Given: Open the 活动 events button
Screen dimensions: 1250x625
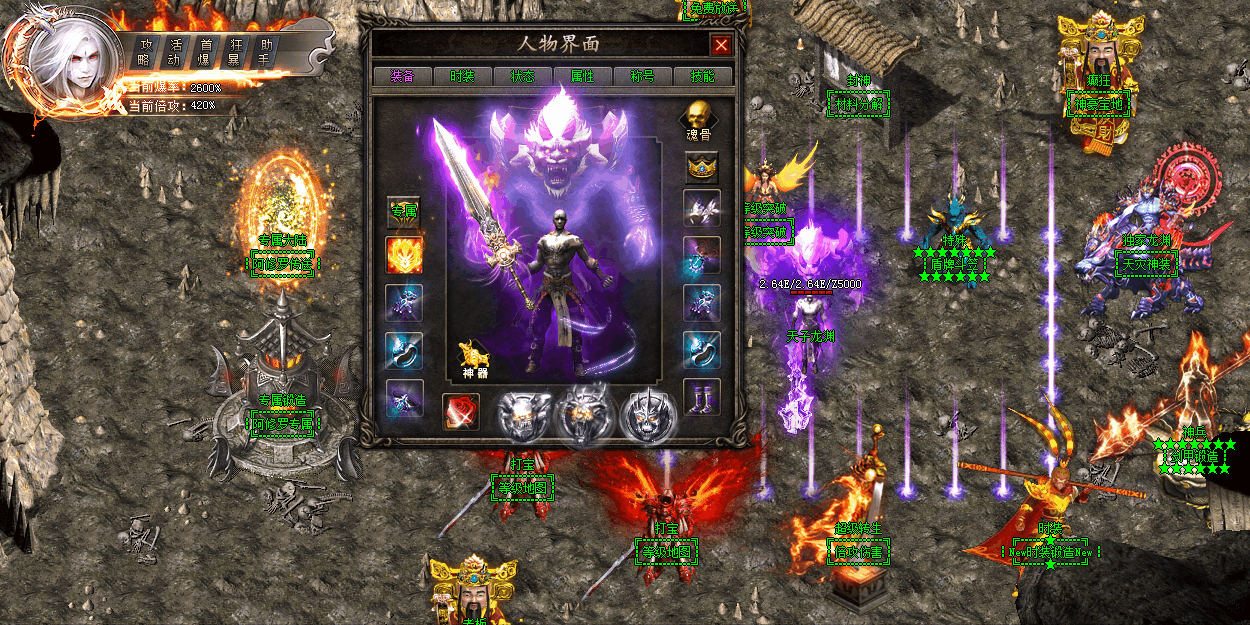Looking at the screenshot, I should (x=177, y=51).
